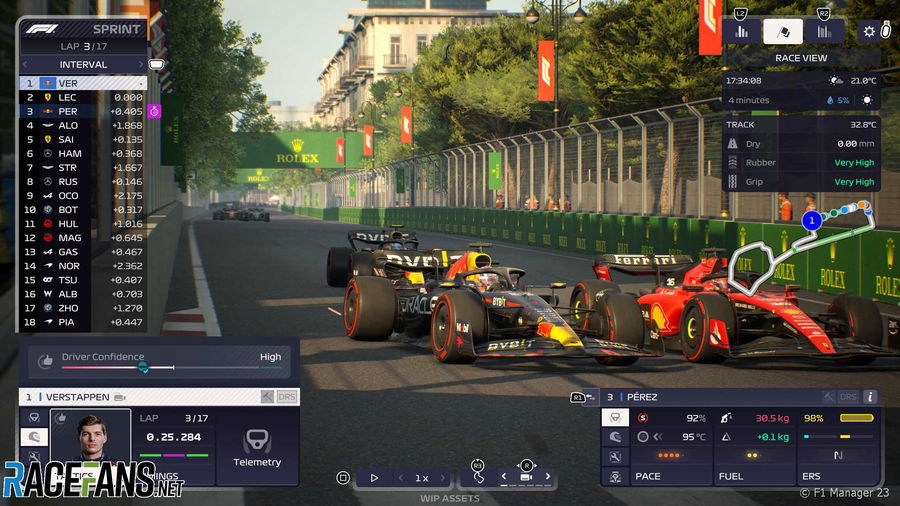
Task: Switch to the left bar-chart view tab
Action: 742,31
